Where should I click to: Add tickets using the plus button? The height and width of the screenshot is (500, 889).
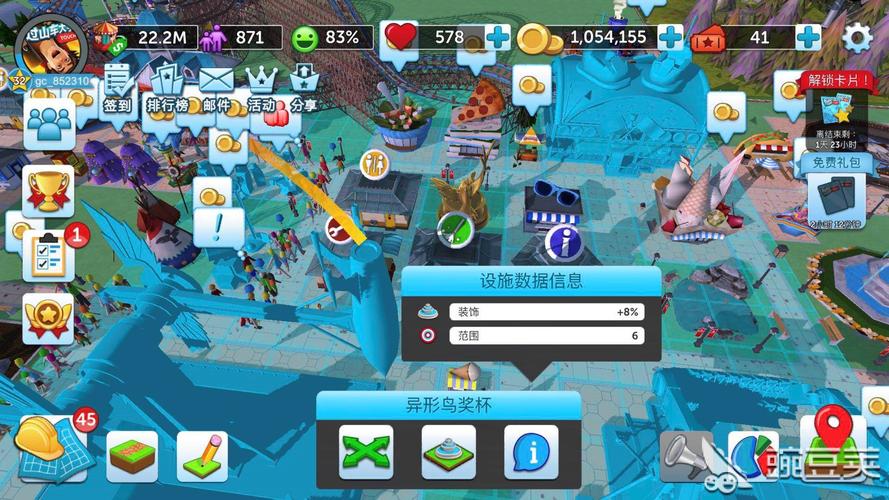tap(808, 38)
